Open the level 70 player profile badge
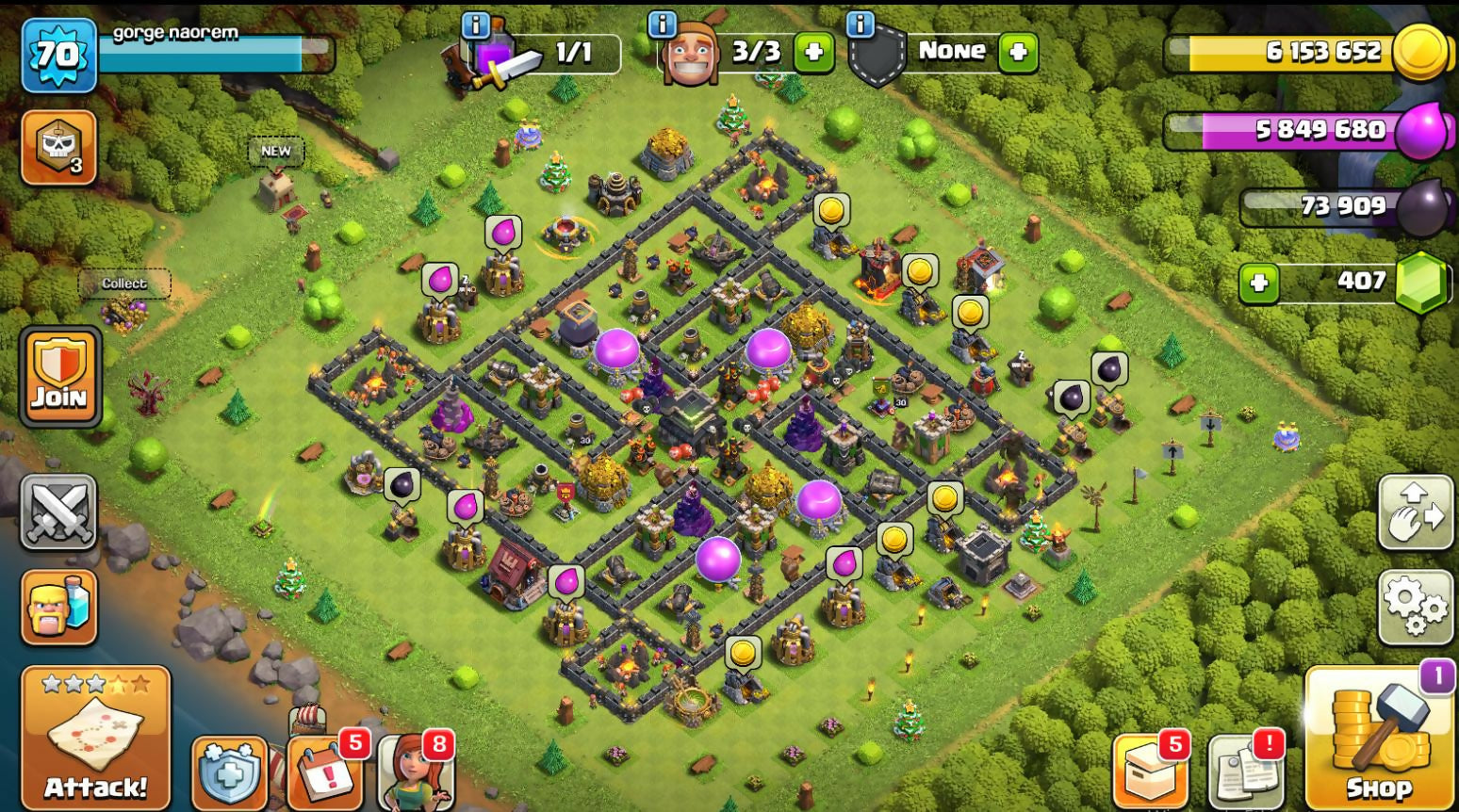Viewport: 1459px width, 812px height. tap(58, 55)
